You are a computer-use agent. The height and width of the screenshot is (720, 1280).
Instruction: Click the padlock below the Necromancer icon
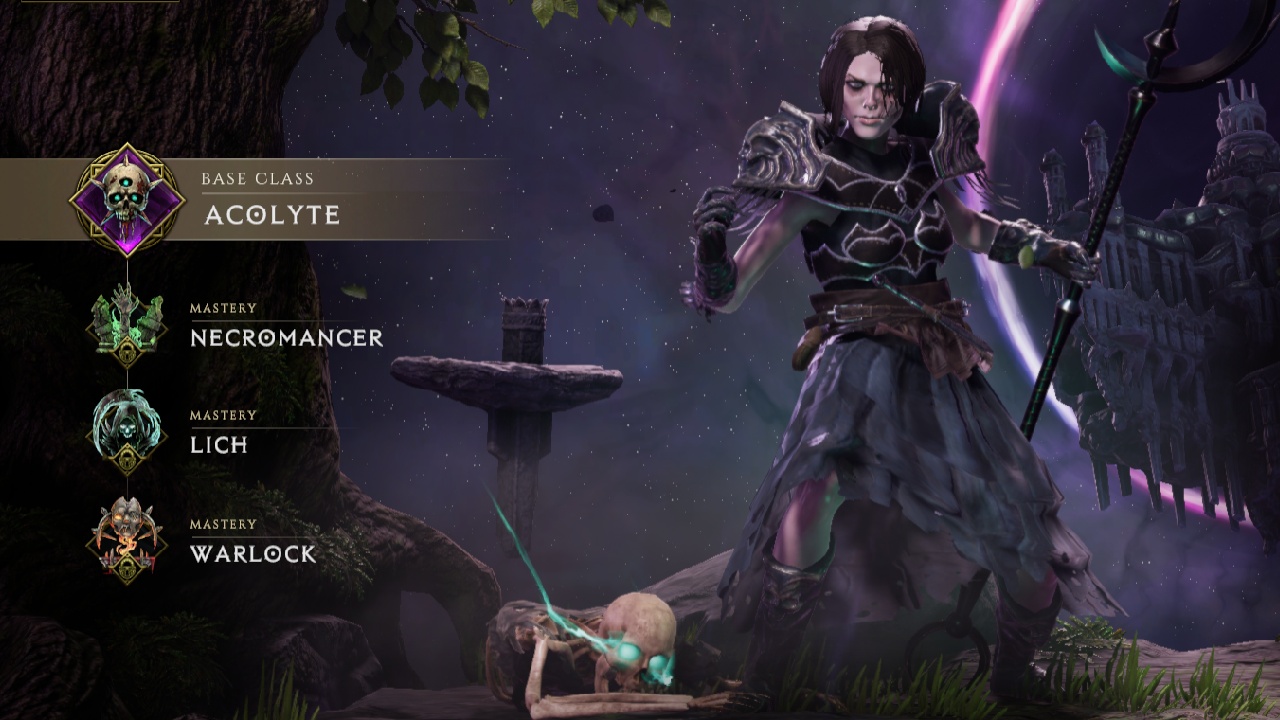click(x=128, y=352)
